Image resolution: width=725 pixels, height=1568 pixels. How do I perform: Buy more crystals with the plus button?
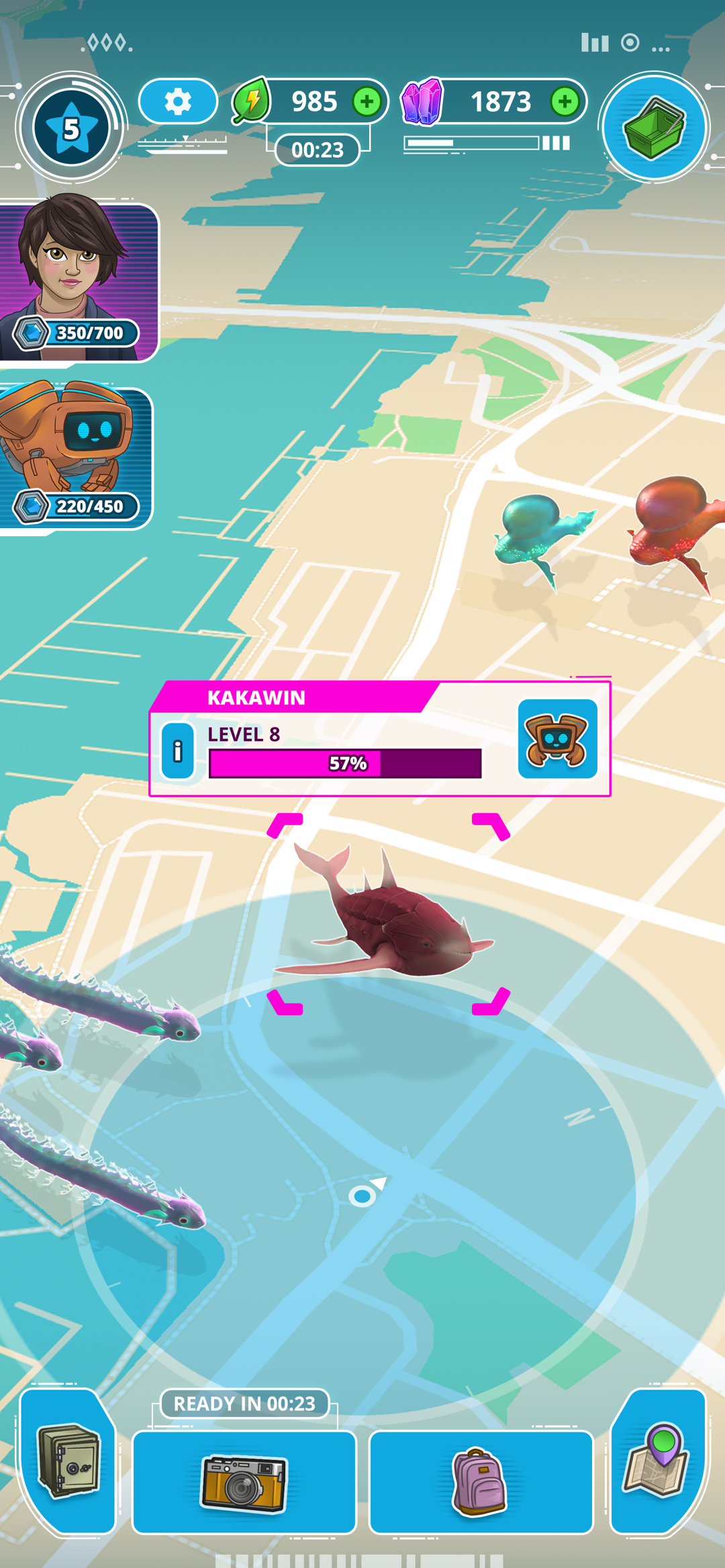coord(565,101)
